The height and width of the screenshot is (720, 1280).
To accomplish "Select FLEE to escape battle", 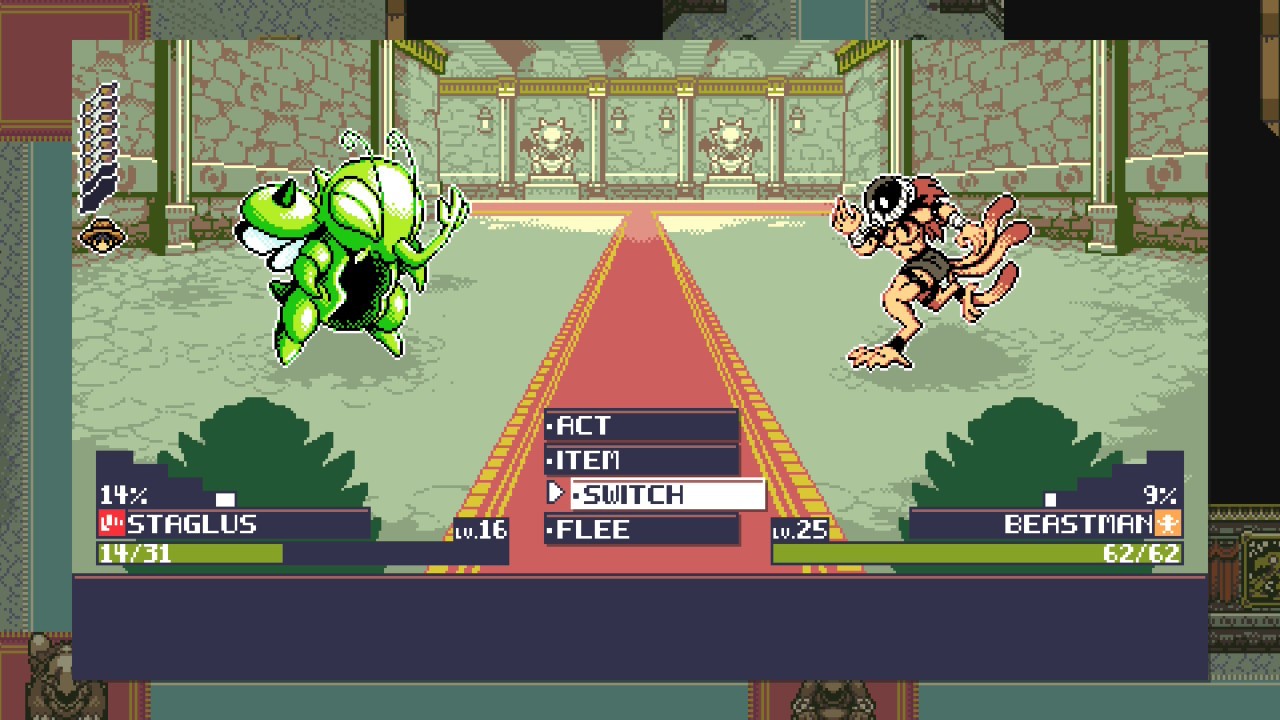I will 641,530.
